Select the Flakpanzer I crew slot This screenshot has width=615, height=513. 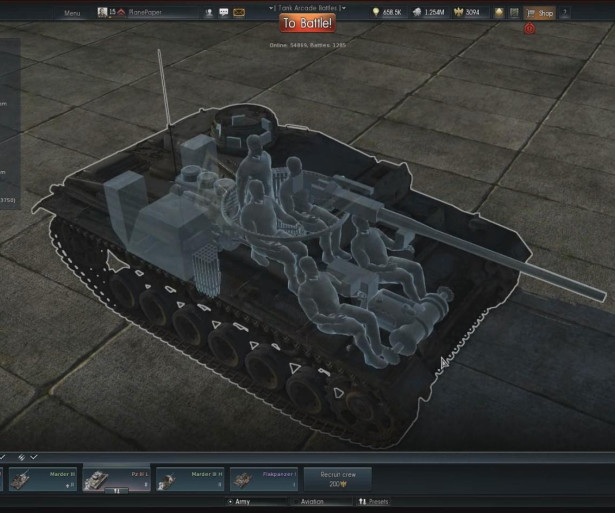point(264,478)
